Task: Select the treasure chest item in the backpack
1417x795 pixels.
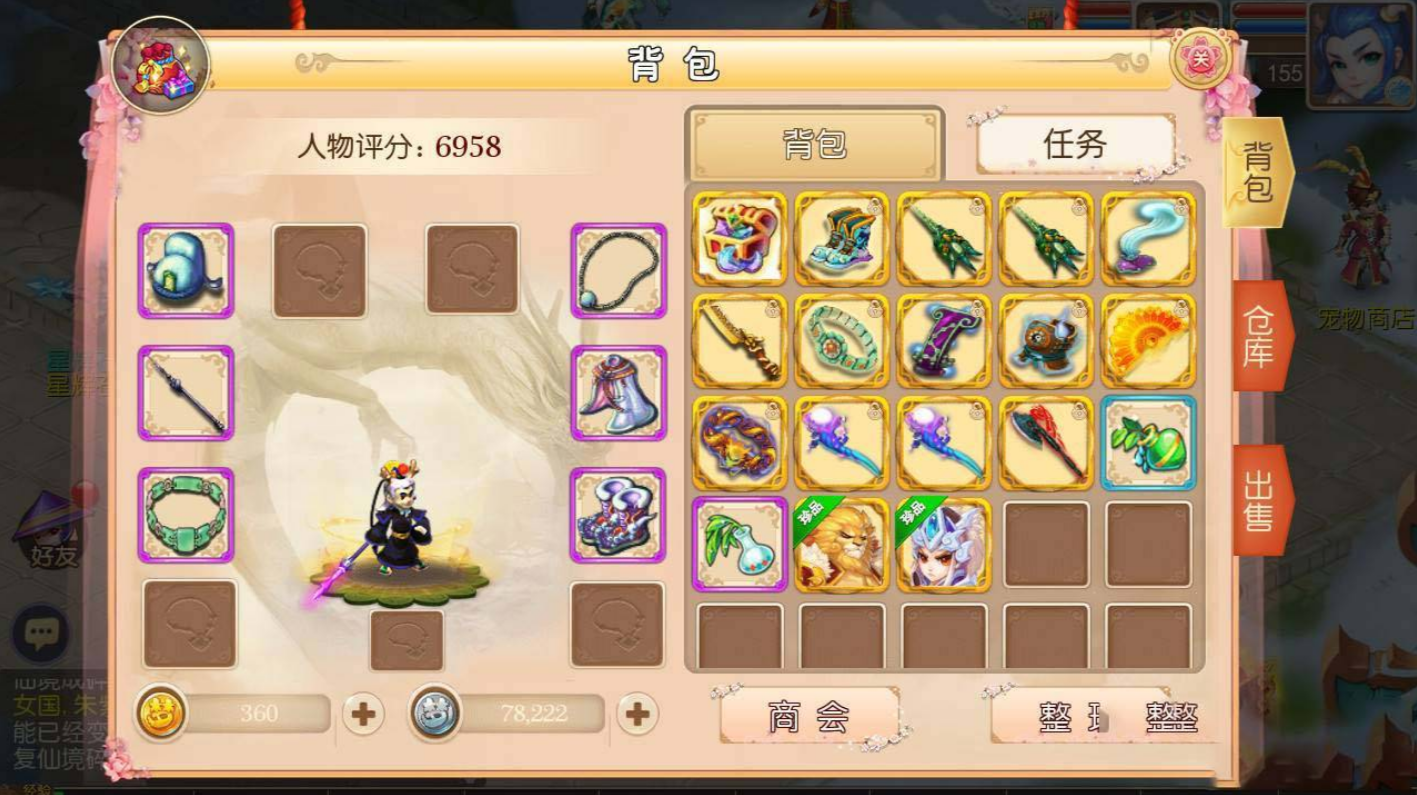Action: [737, 240]
